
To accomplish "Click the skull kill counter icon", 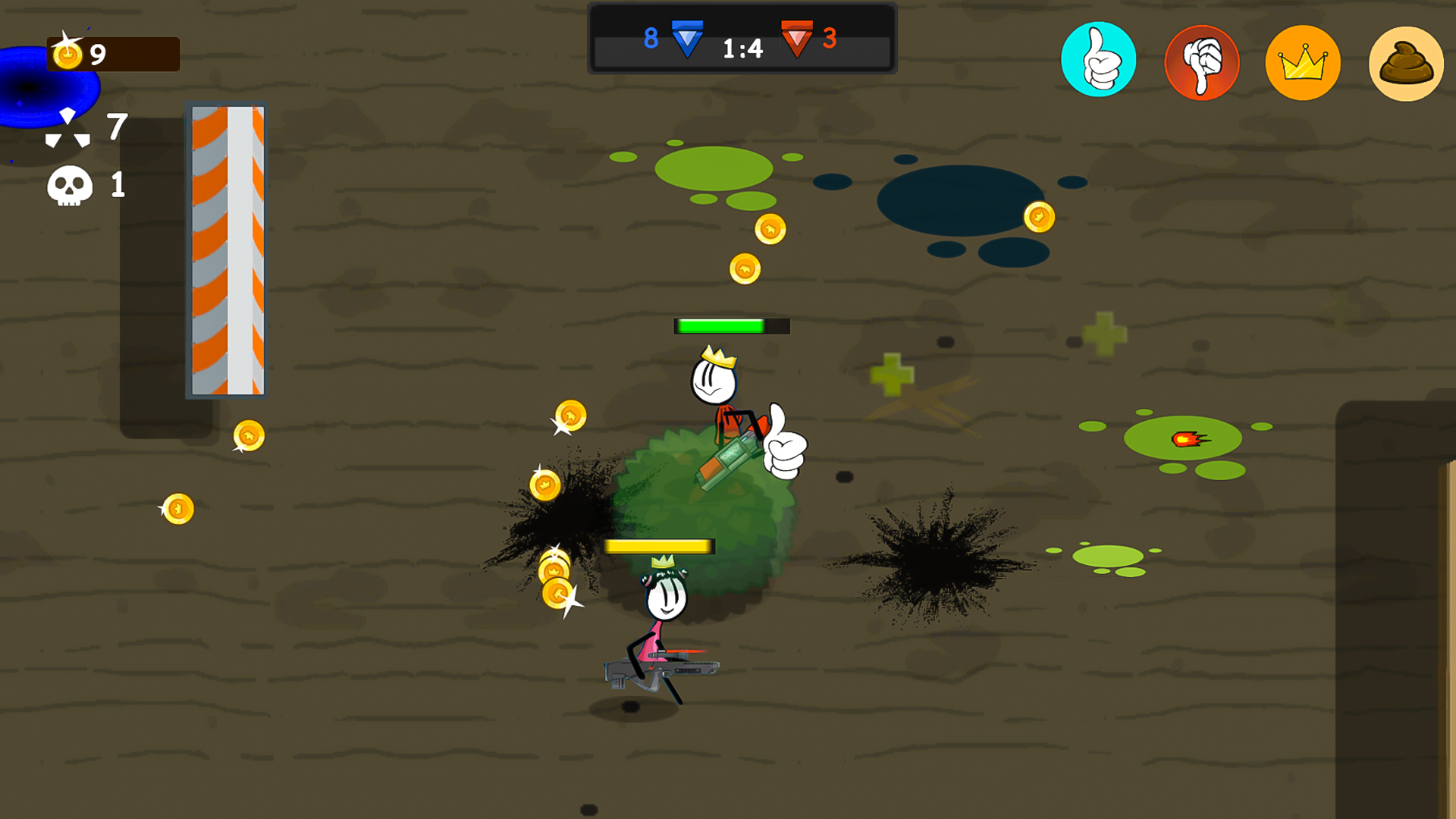I will tap(69, 184).
